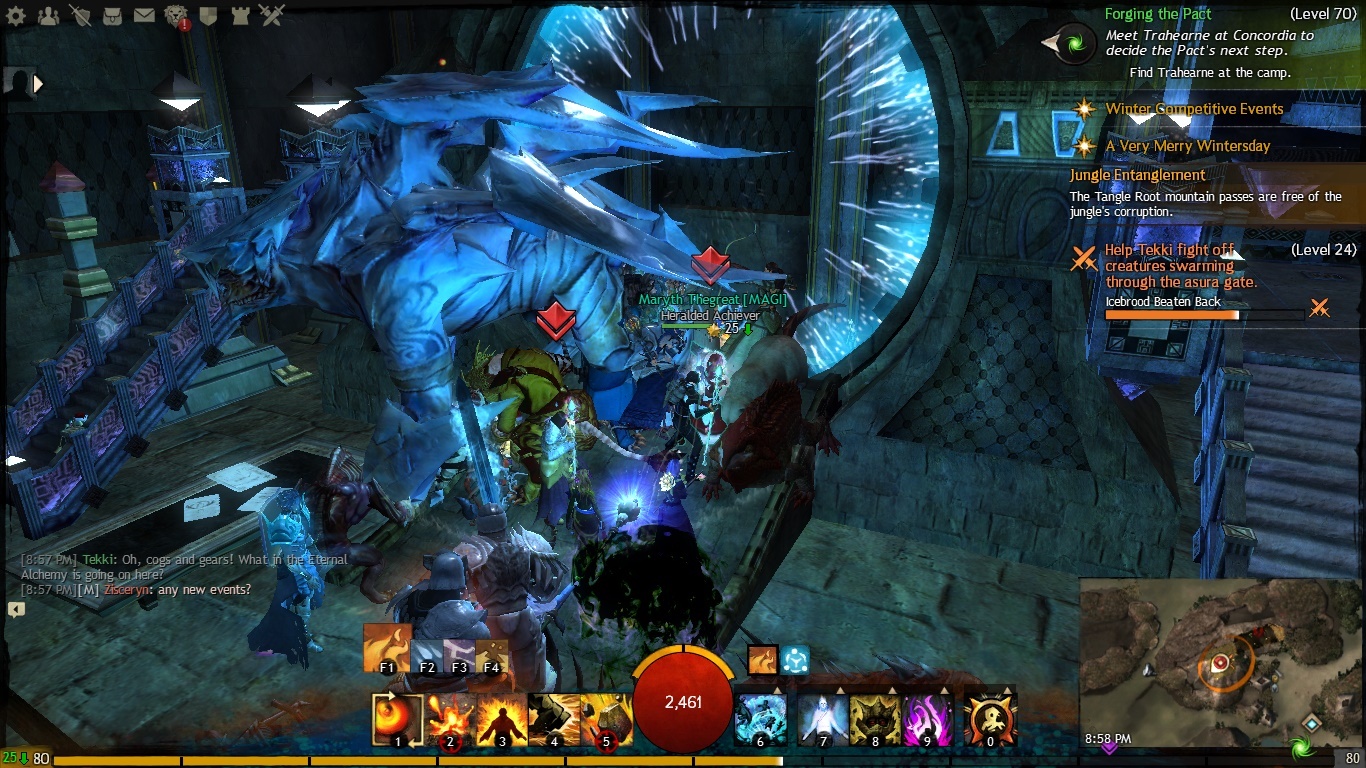
Task: Open A Very Merry Wintersday entry
Action: 1187,146
